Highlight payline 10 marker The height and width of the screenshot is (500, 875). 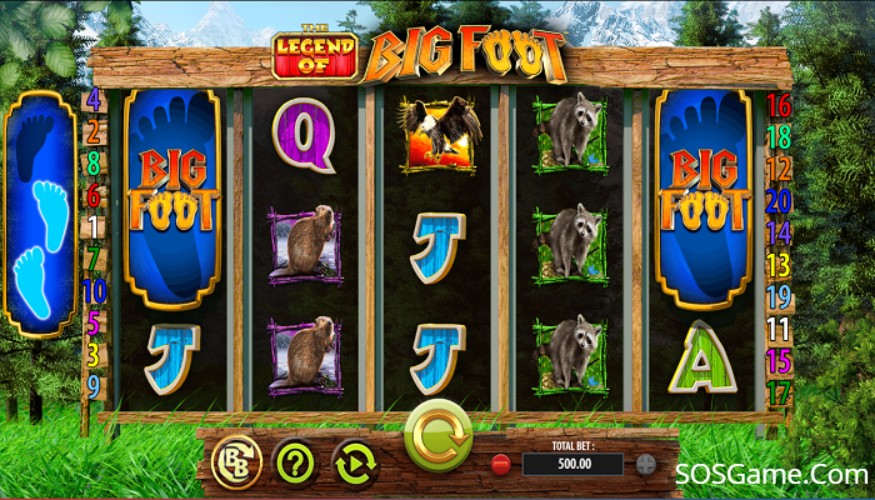point(94,291)
